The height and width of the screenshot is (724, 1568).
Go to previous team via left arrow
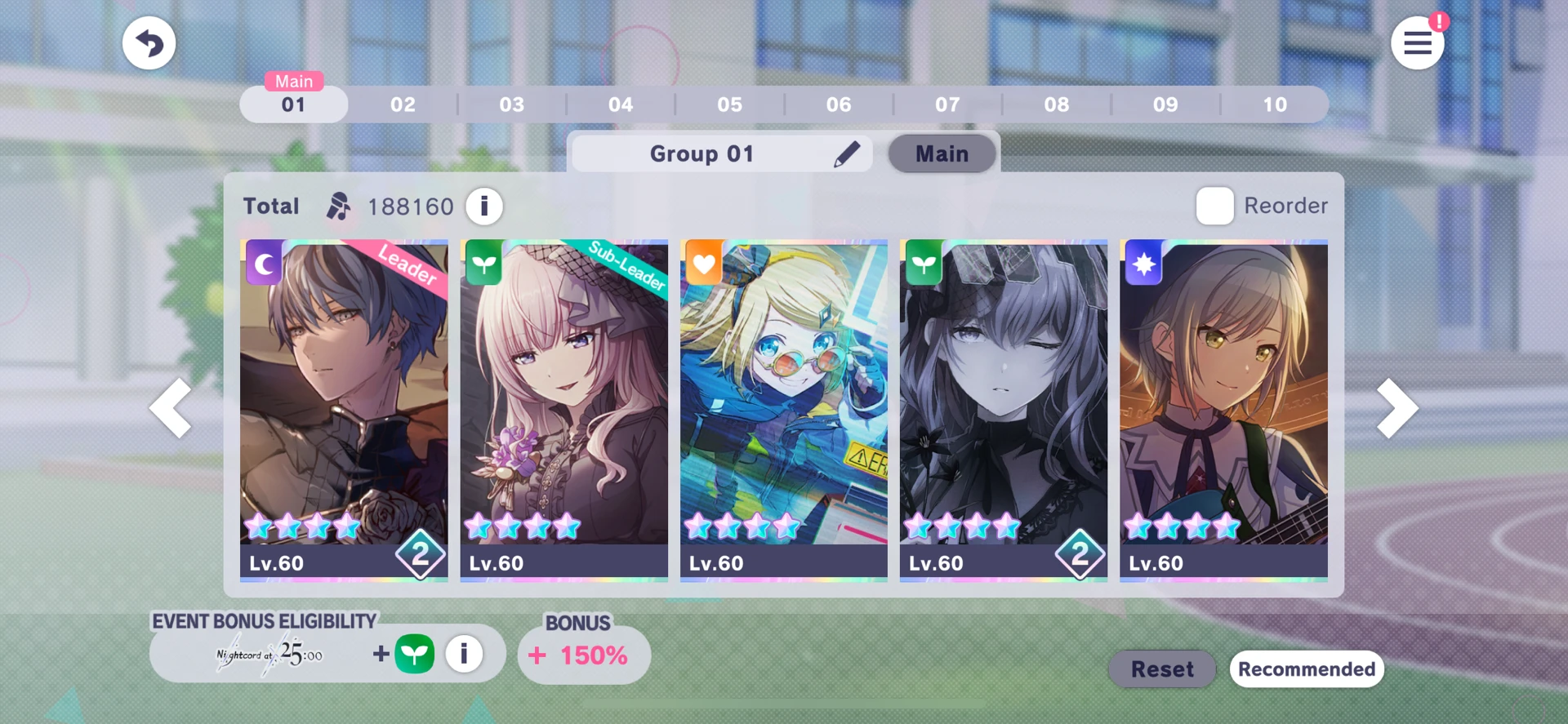(170, 406)
